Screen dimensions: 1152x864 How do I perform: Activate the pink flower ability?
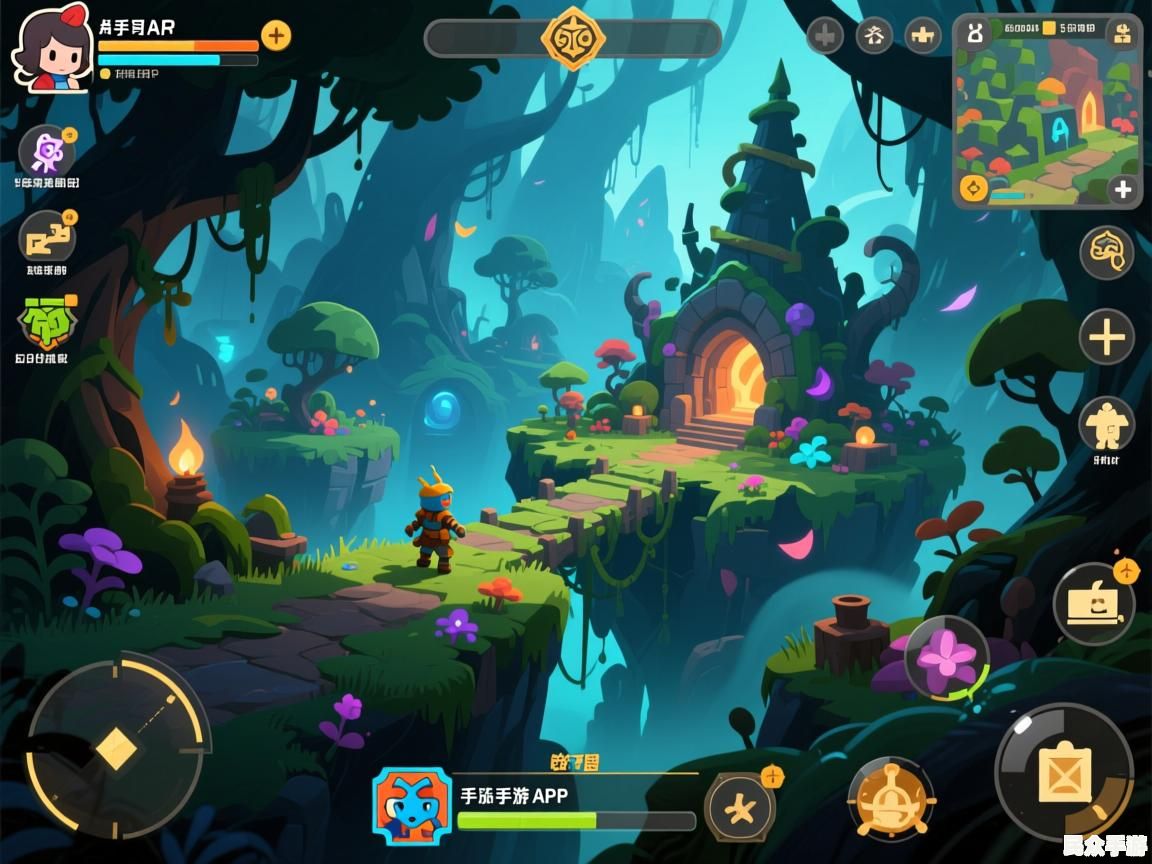(946, 656)
